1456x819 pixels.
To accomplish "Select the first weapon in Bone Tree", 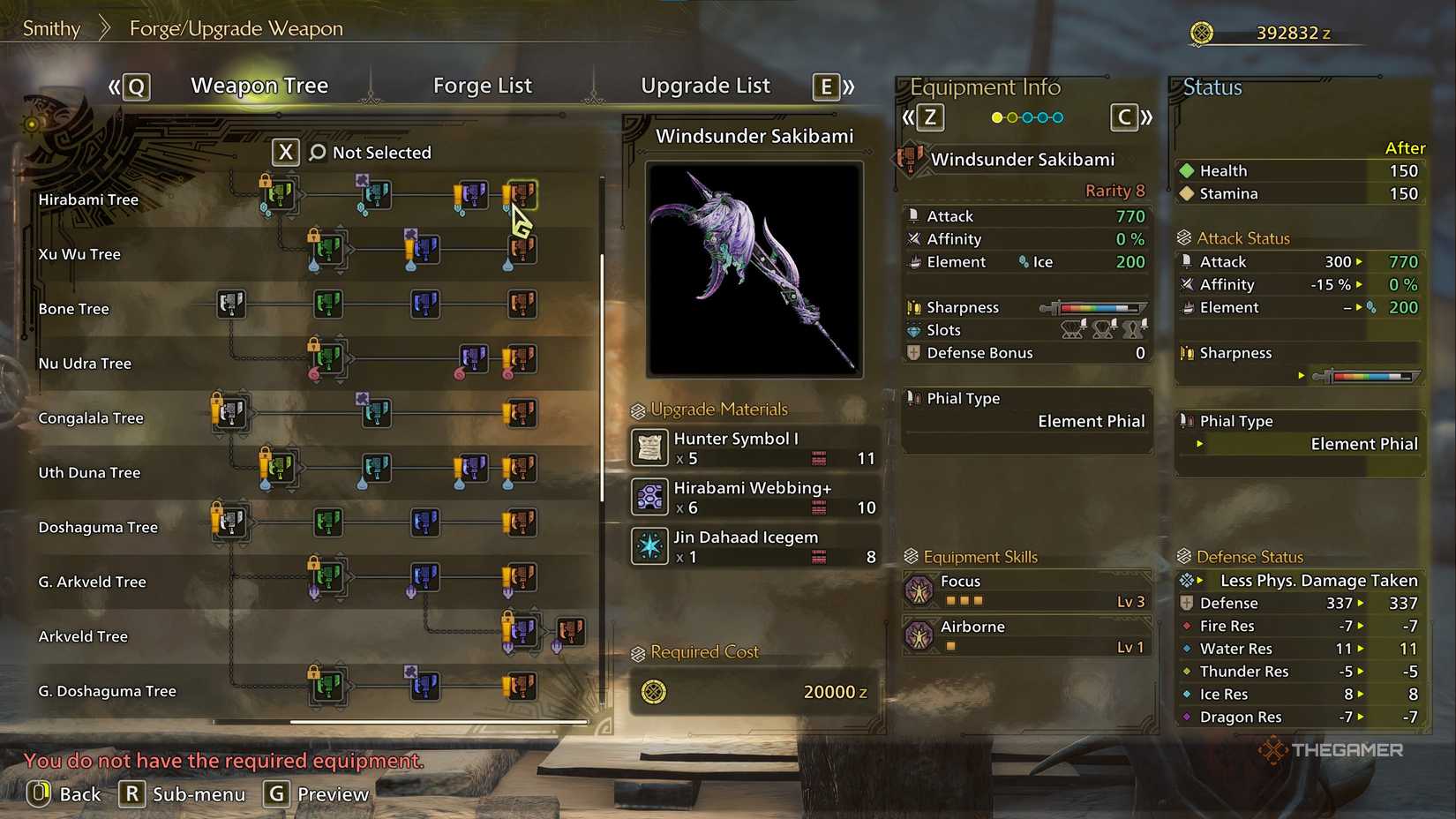I will coord(231,303).
